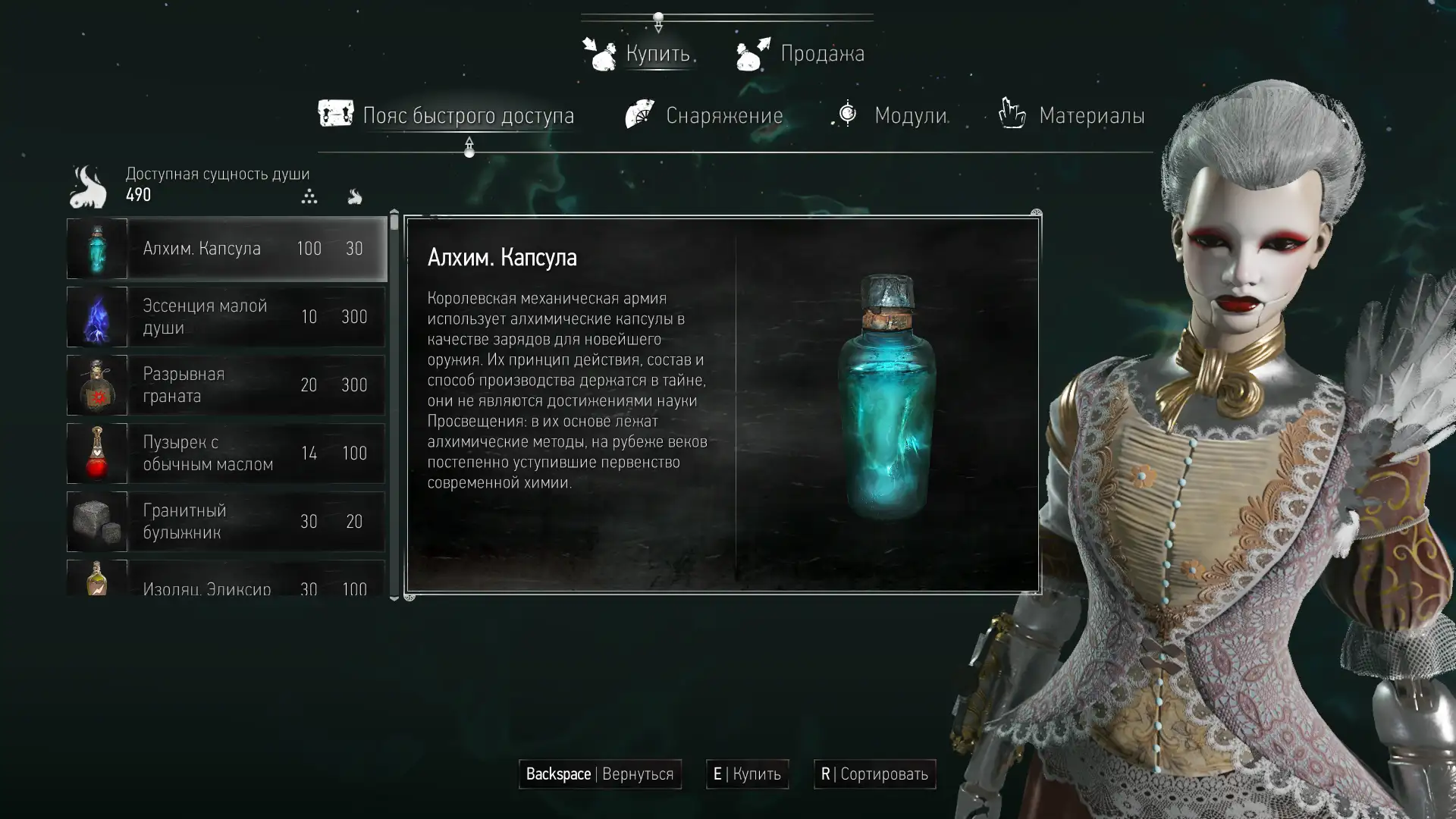The width and height of the screenshot is (1456, 819).
Task: Select the Пояс быстрого доступа category
Action: 447,115
